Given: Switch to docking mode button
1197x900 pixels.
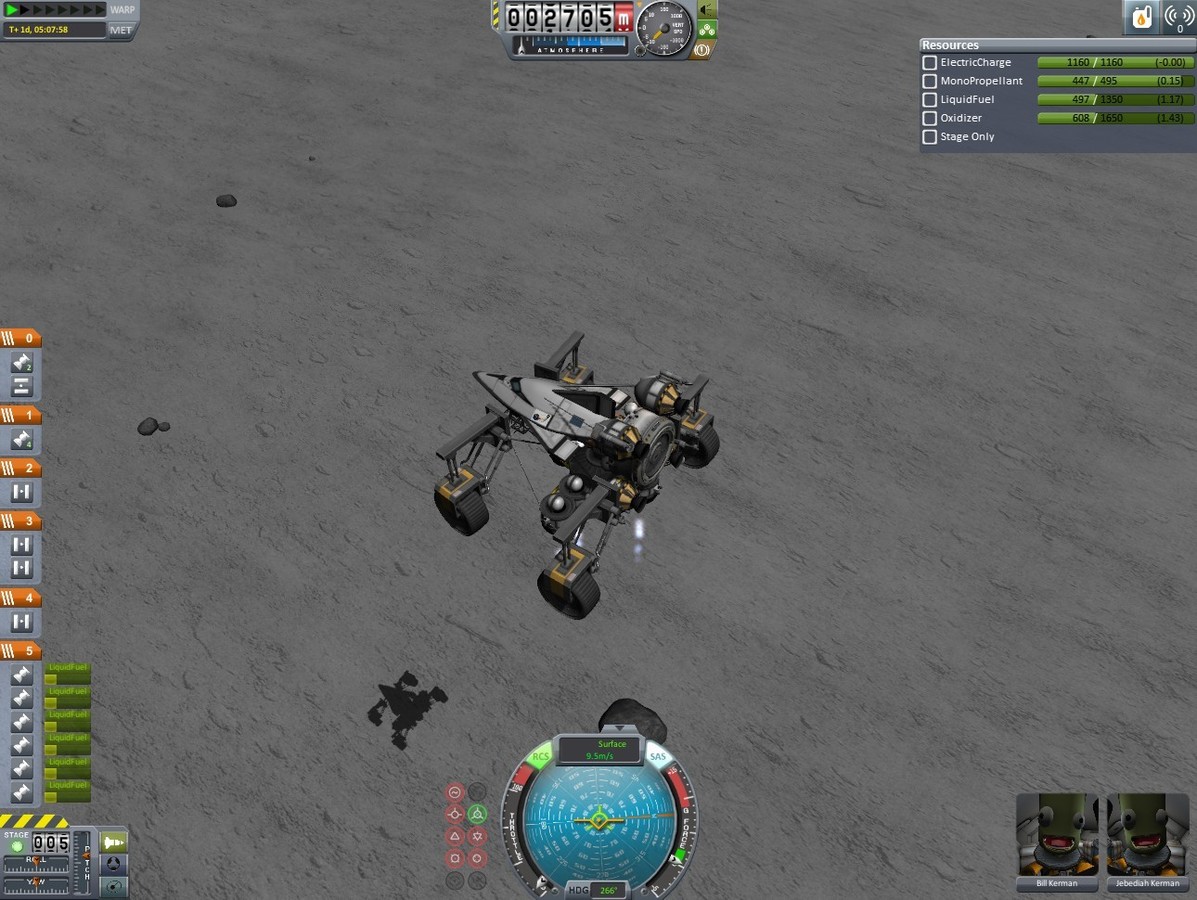Looking at the screenshot, I should click(114, 864).
